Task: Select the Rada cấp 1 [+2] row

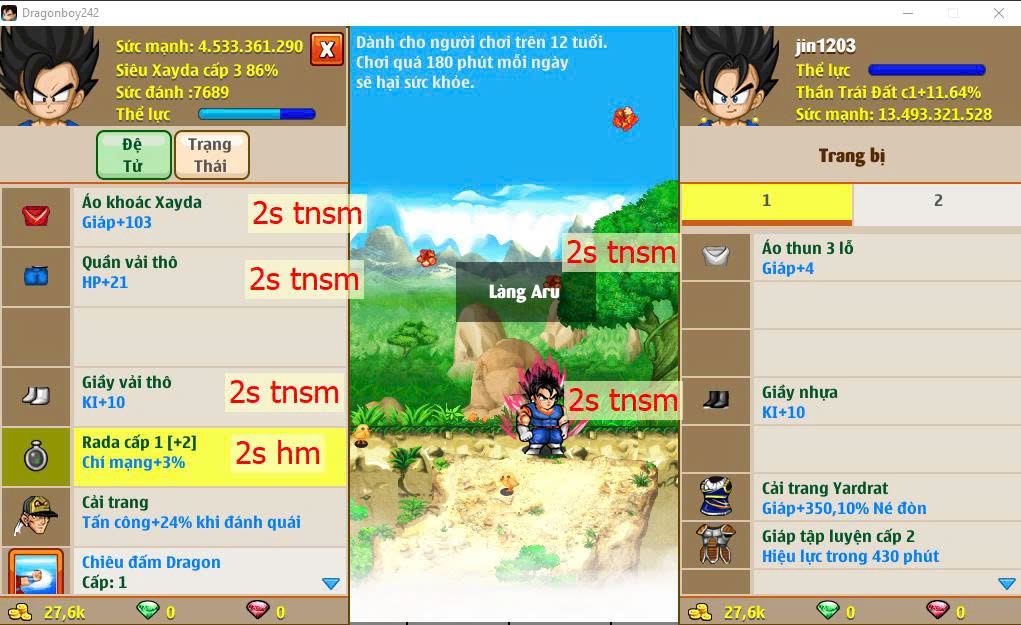Action: click(175, 452)
